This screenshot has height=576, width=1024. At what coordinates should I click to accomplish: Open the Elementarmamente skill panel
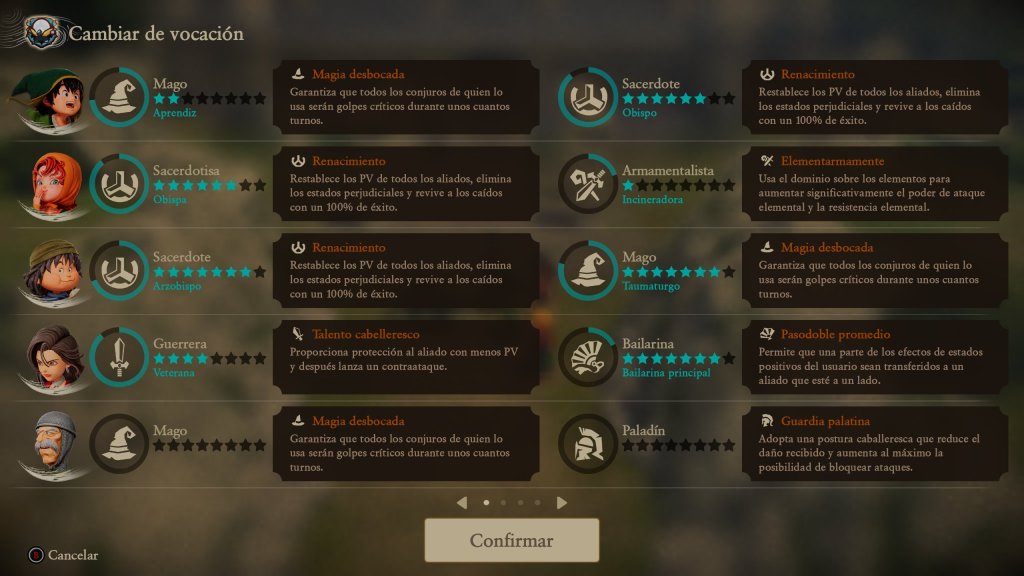(875, 184)
